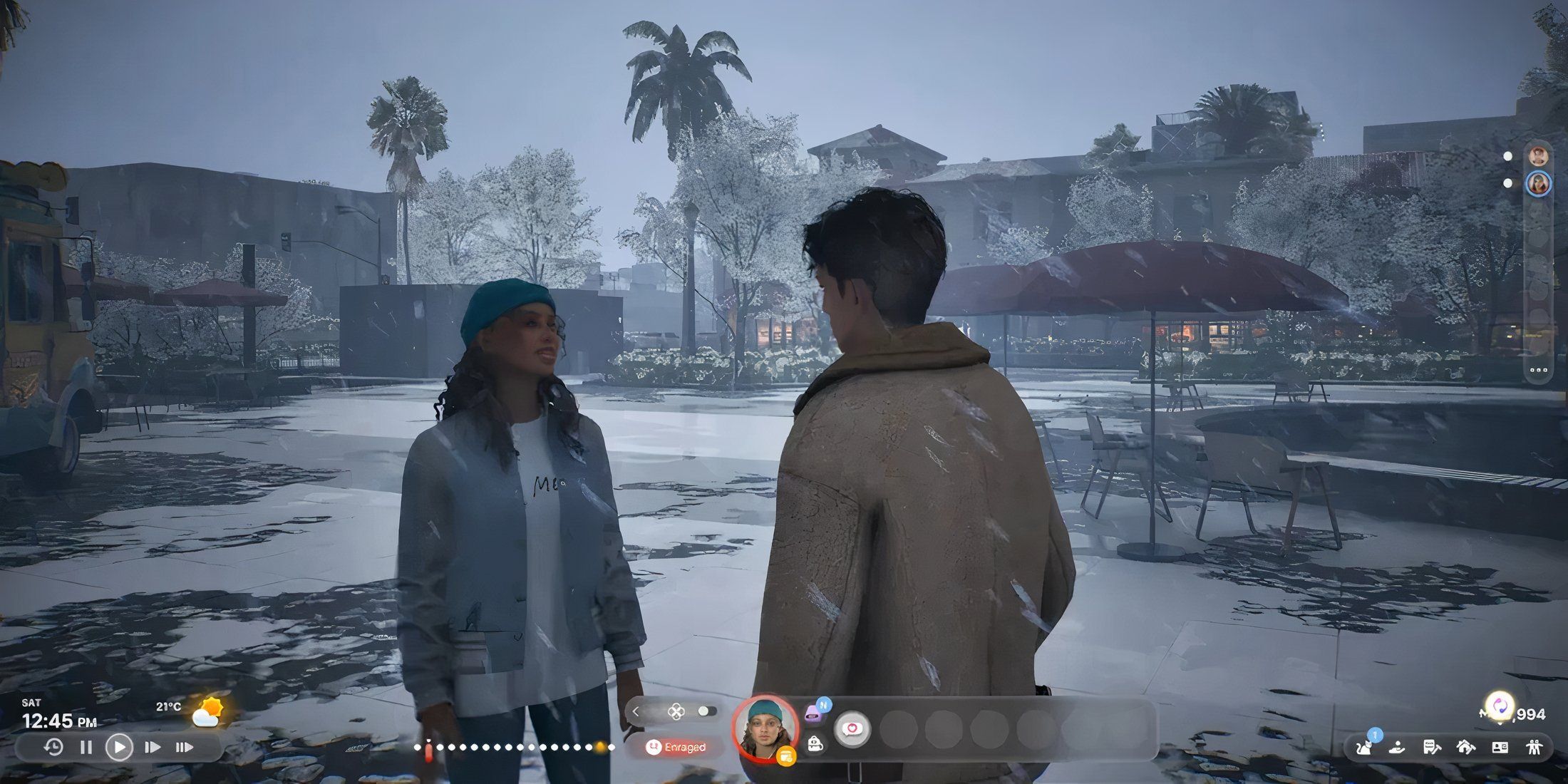Collapse the panel with the left arrow
1568x784 pixels.
click(636, 711)
